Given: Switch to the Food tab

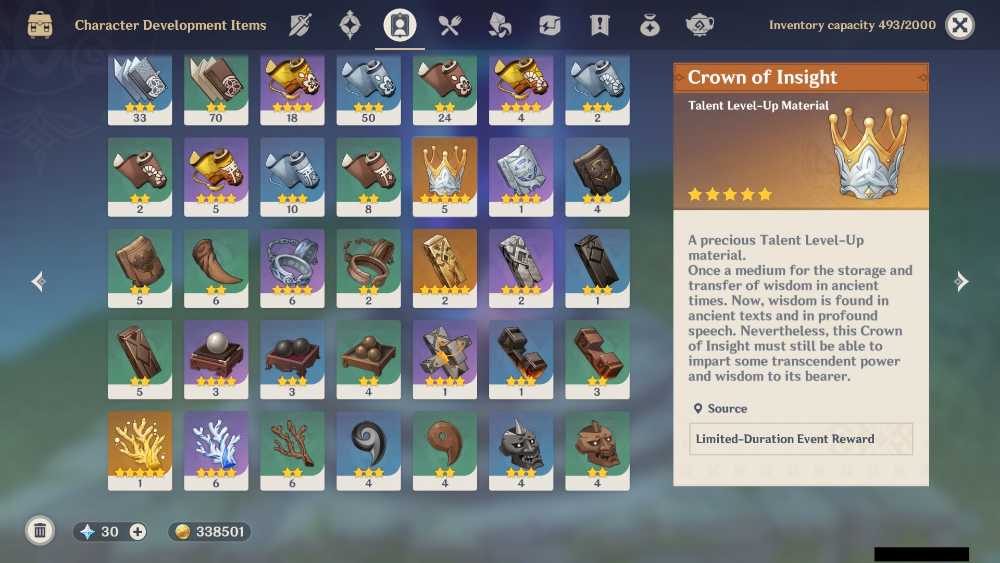Looking at the screenshot, I should point(449,25).
